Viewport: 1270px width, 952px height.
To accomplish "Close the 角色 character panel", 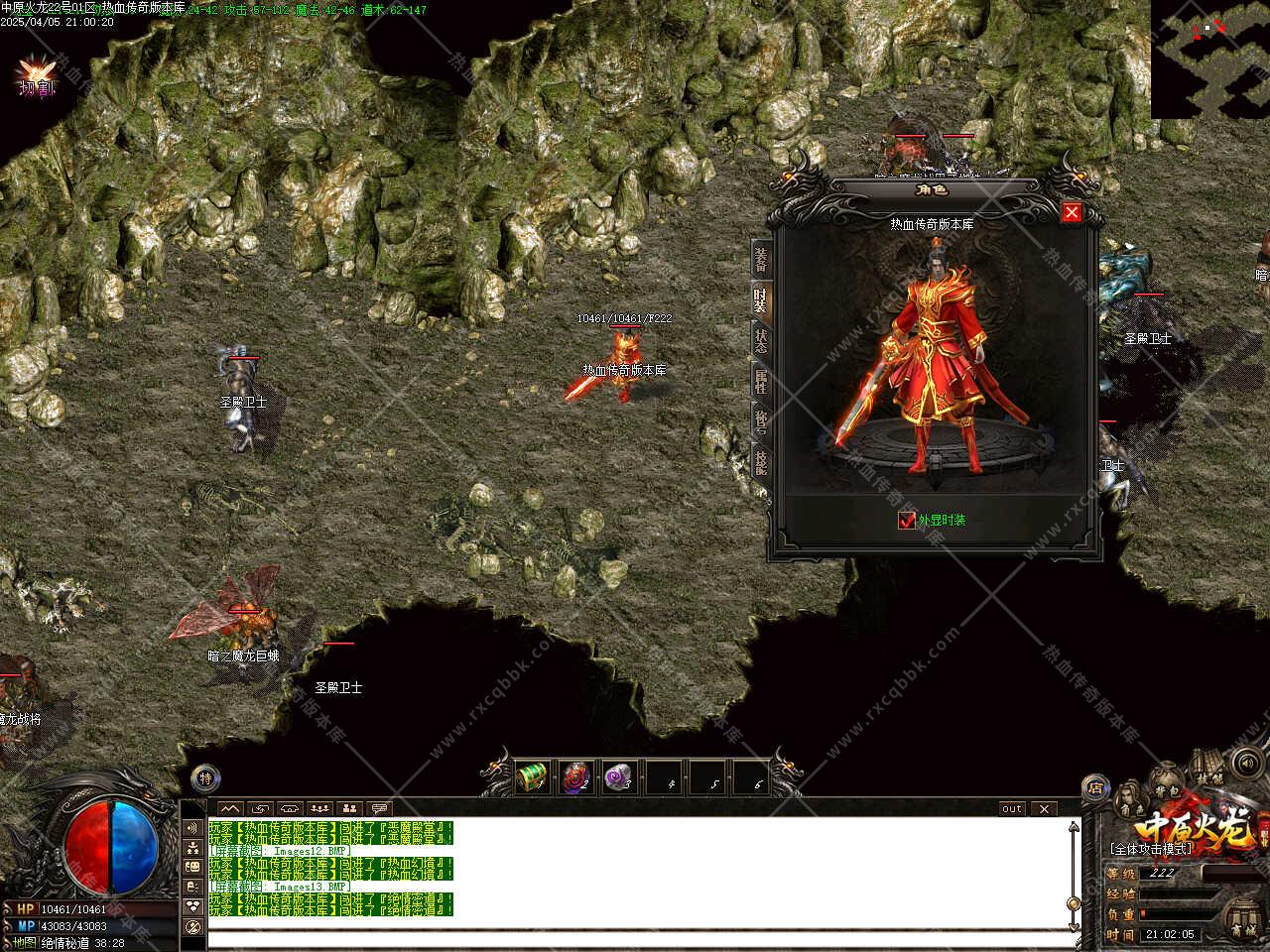I will click(1071, 212).
